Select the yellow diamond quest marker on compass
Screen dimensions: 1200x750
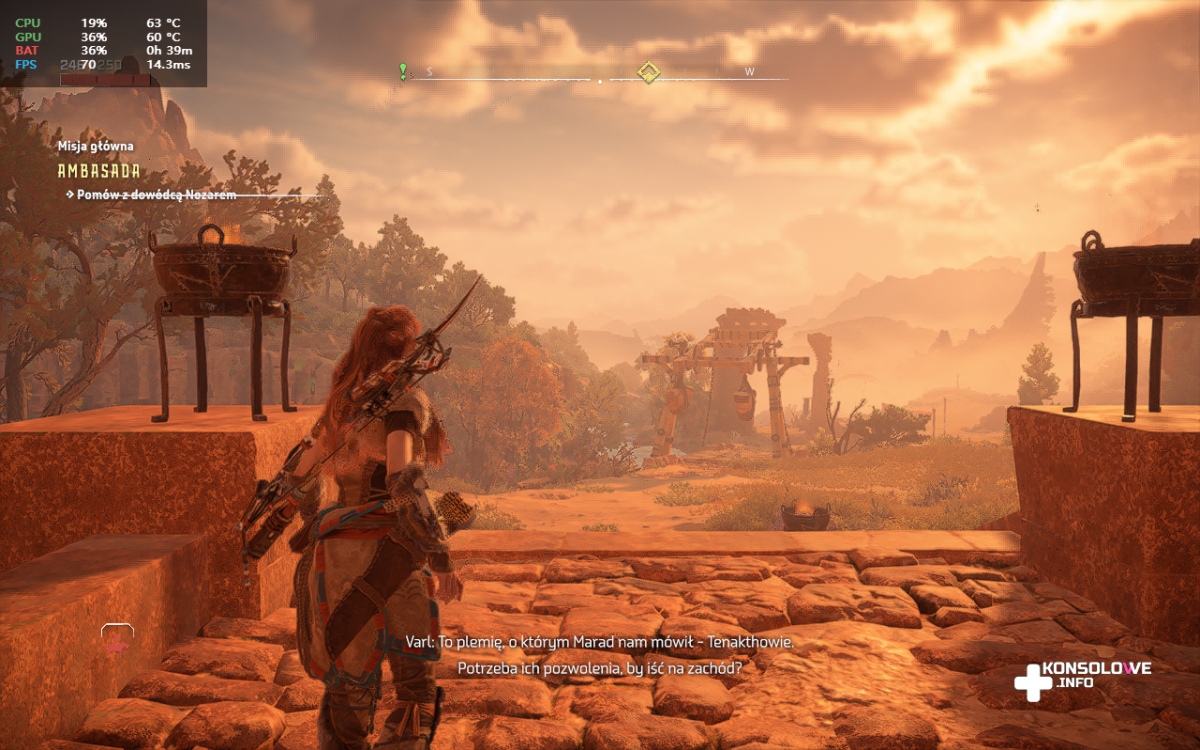649,72
